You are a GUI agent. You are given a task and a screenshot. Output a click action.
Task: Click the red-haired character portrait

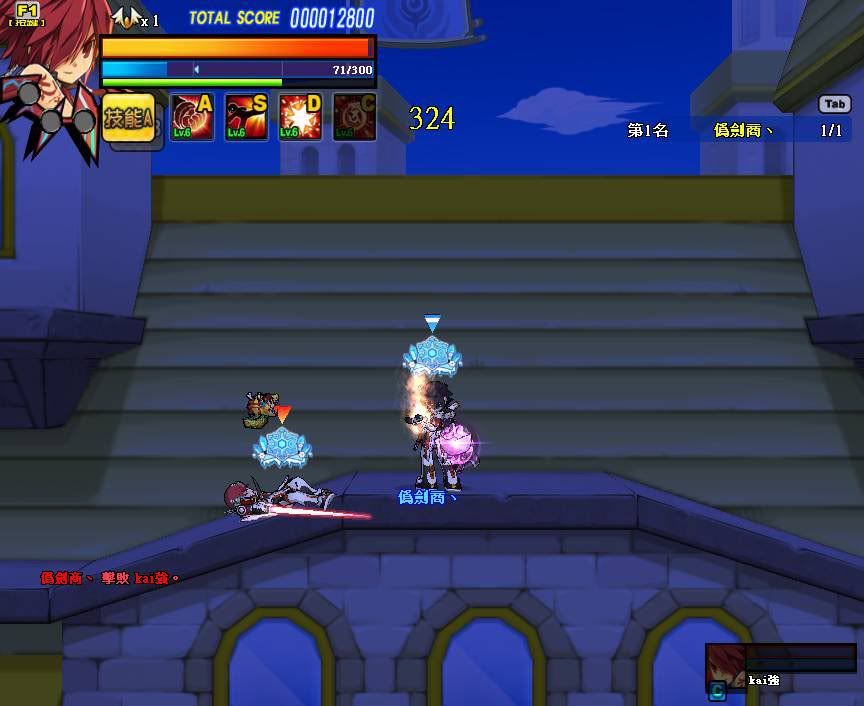coord(47,72)
